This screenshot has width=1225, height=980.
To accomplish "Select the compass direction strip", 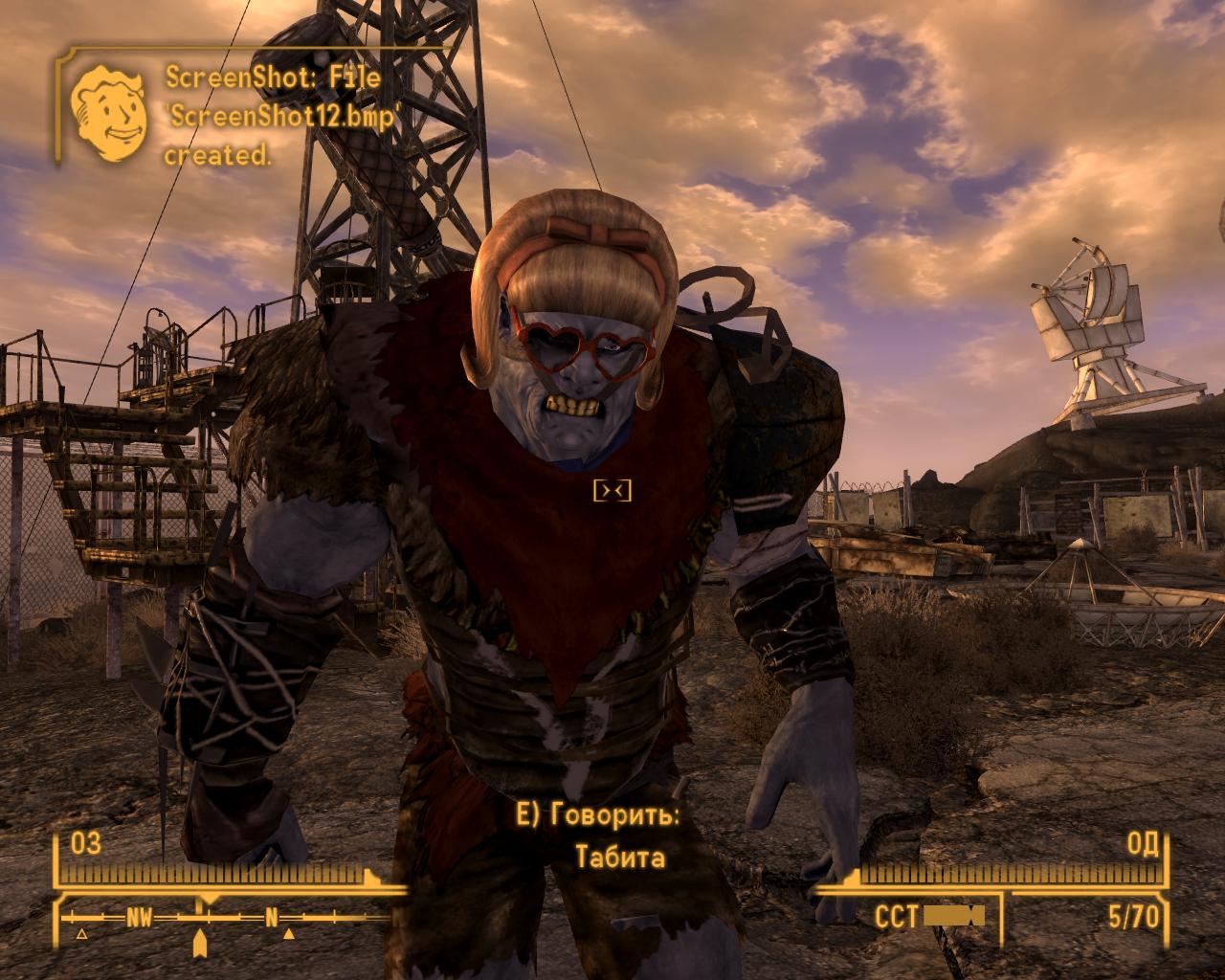I will coord(226,919).
